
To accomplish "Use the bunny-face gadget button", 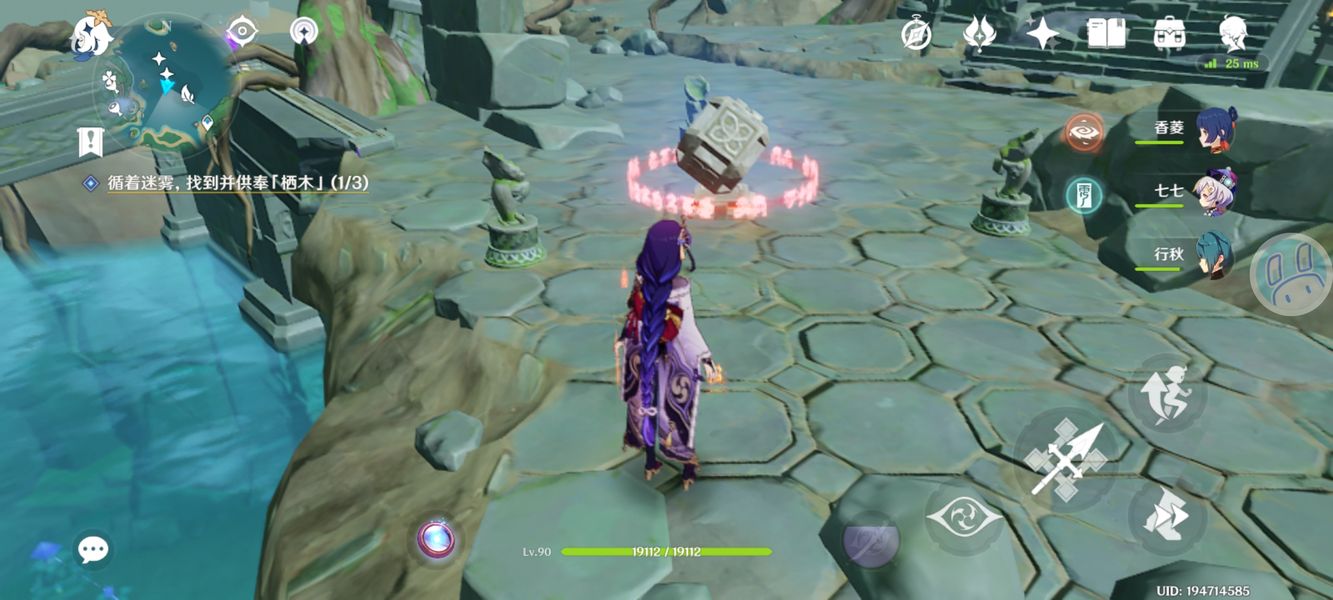I will click(x=1289, y=273).
